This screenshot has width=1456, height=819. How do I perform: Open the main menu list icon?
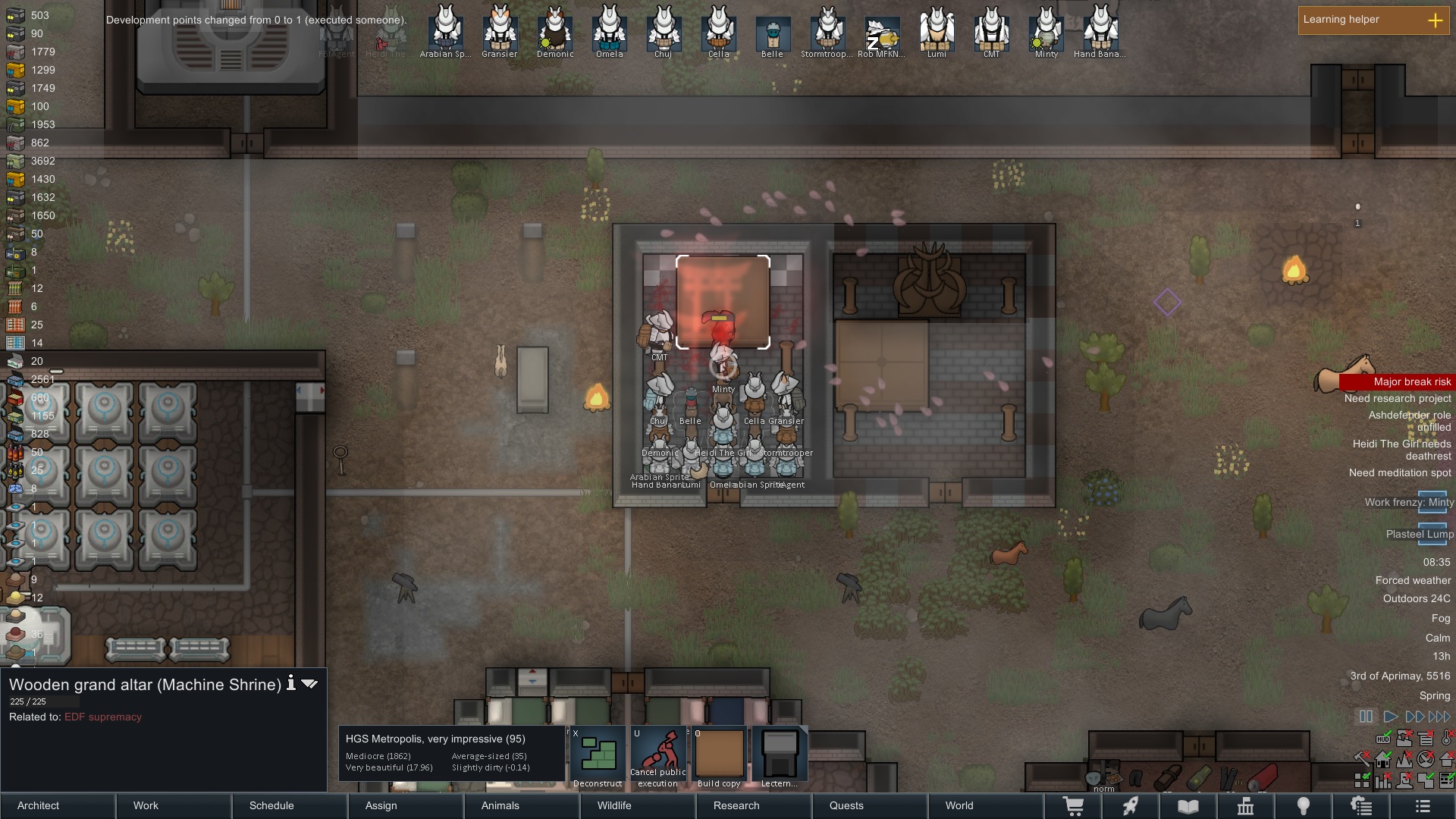(1423, 806)
